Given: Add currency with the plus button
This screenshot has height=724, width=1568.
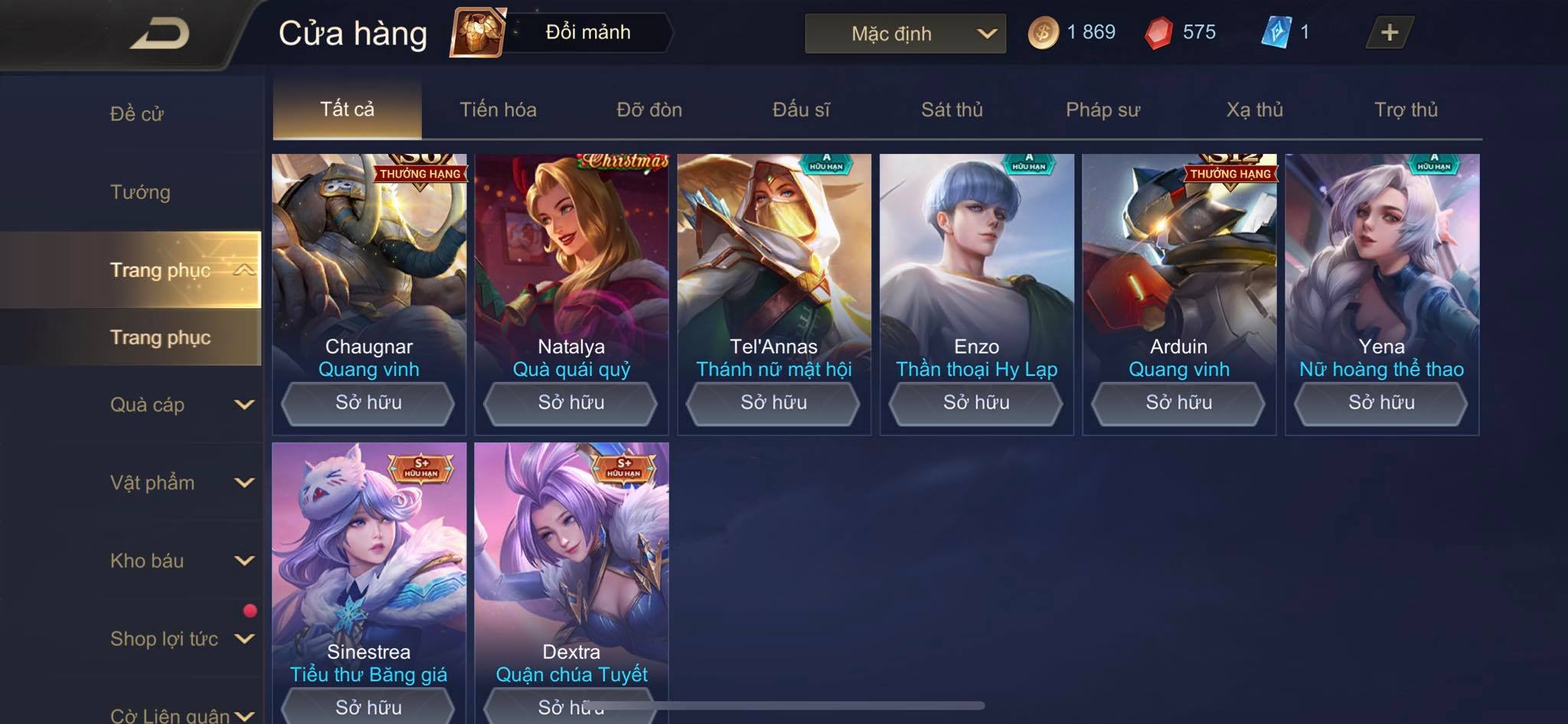Looking at the screenshot, I should pyautogui.click(x=1389, y=33).
